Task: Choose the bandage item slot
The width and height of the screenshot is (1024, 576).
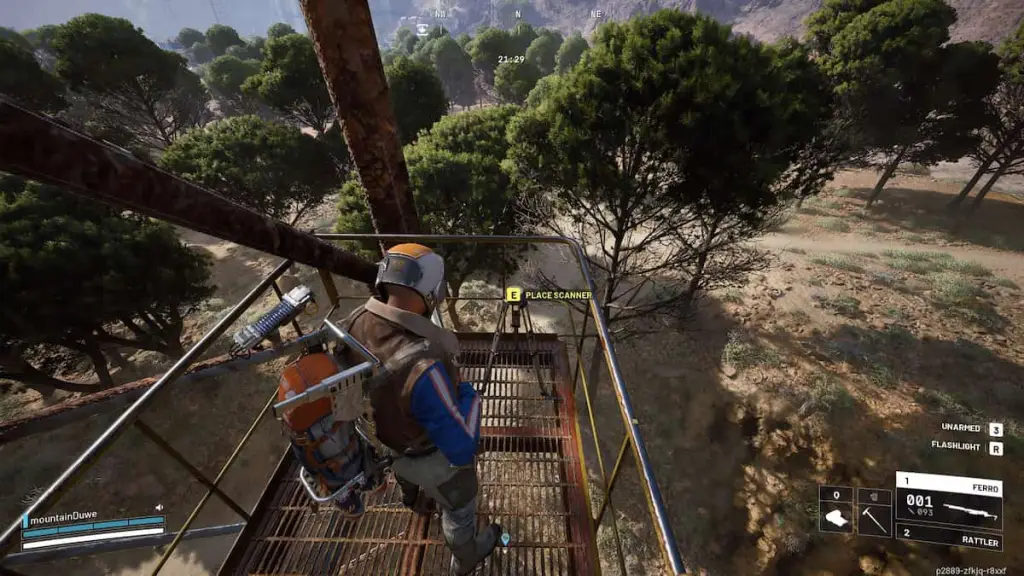Action: (836, 512)
